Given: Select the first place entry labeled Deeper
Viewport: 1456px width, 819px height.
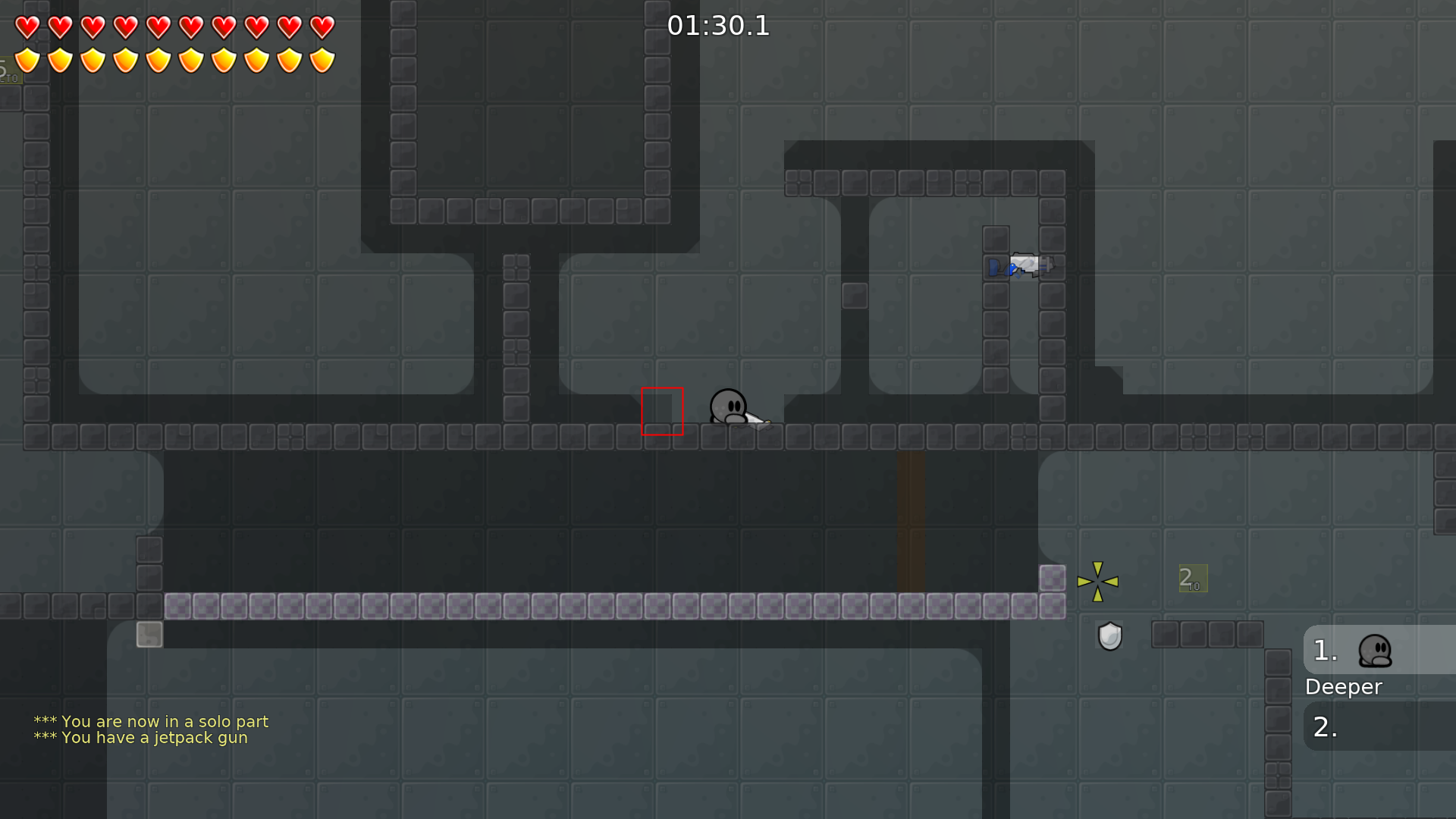Looking at the screenshot, I should tap(1344, 686).
